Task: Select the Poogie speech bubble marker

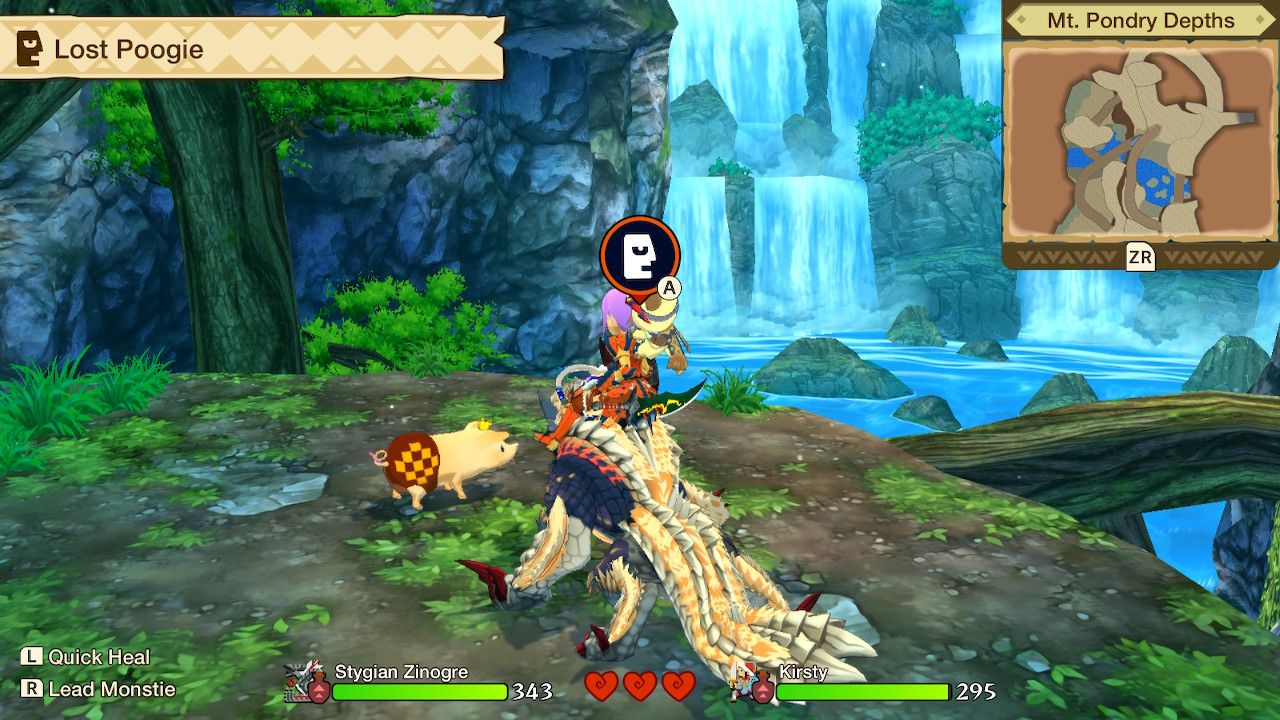Action: pyautogui.click(x=640, y=251)
